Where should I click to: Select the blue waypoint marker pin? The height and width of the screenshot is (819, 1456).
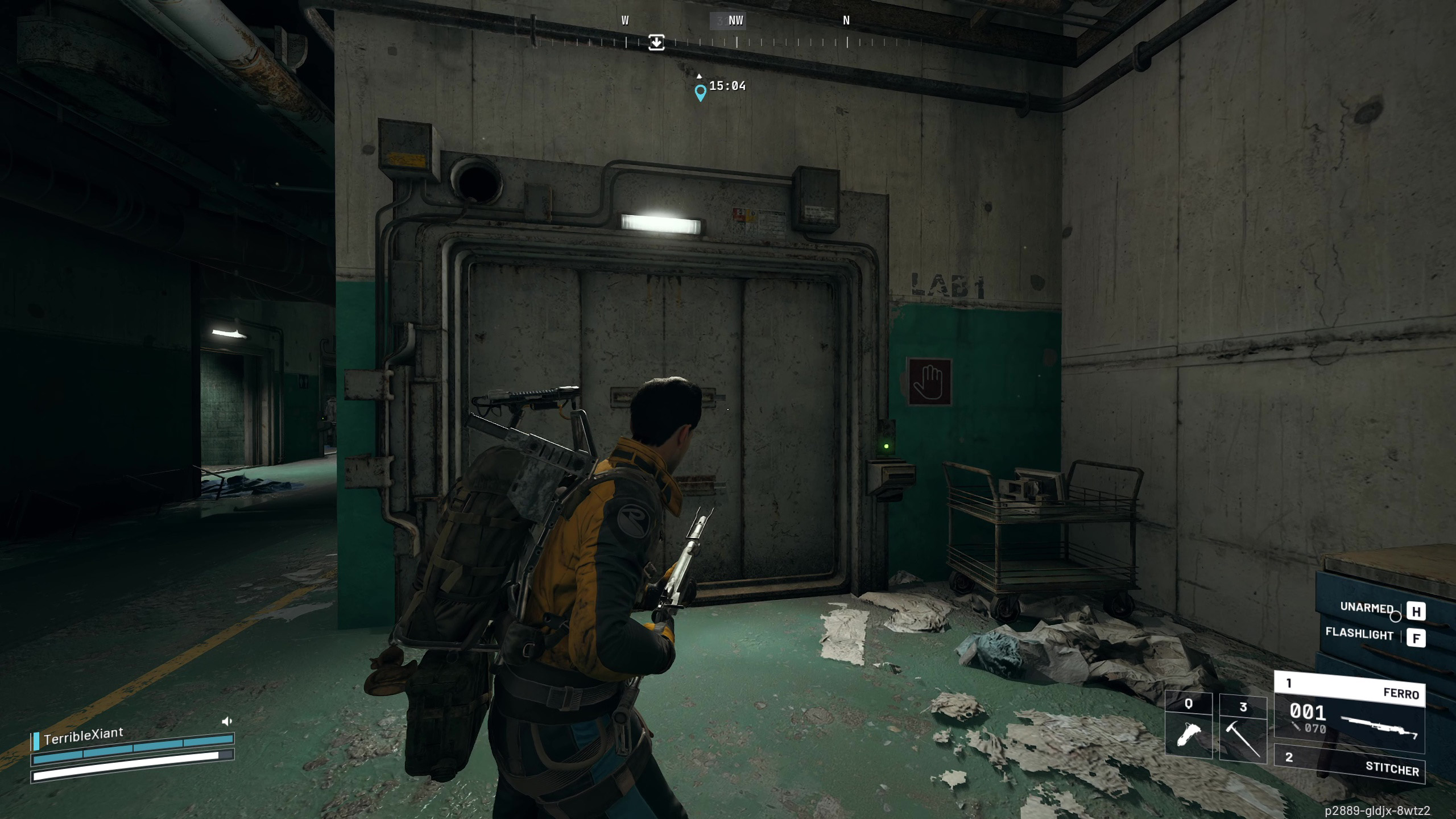[701, 92]
